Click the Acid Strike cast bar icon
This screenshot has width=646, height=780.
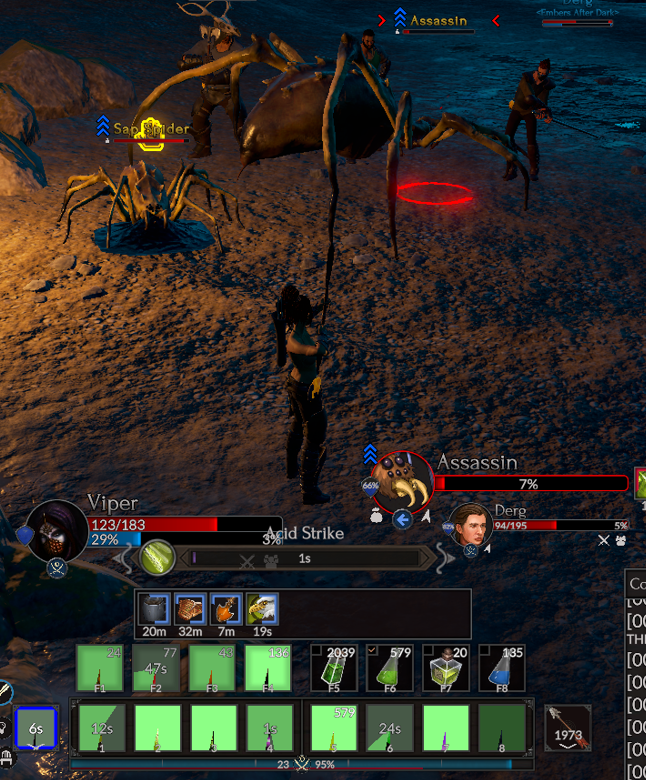click(157, 558)
